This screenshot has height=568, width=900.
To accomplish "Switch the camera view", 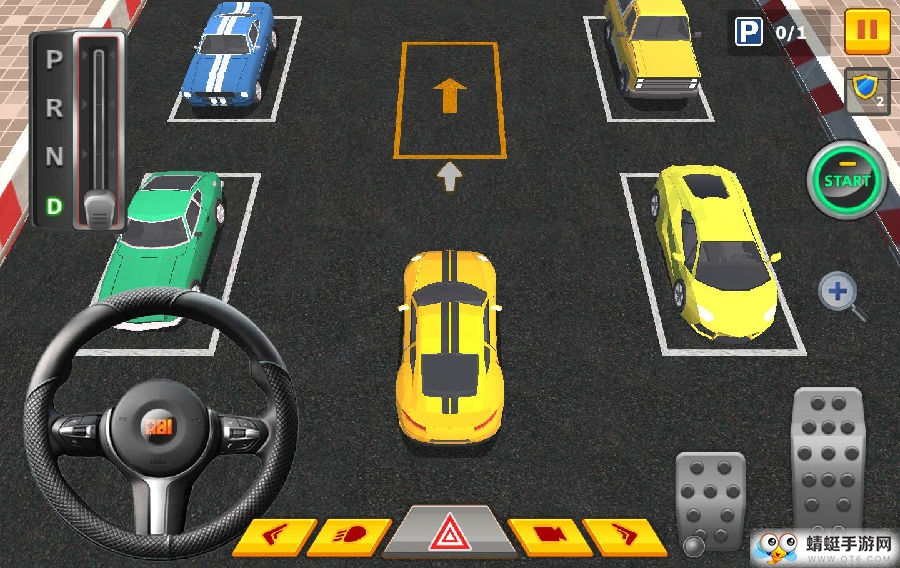I will coord(547,537).
